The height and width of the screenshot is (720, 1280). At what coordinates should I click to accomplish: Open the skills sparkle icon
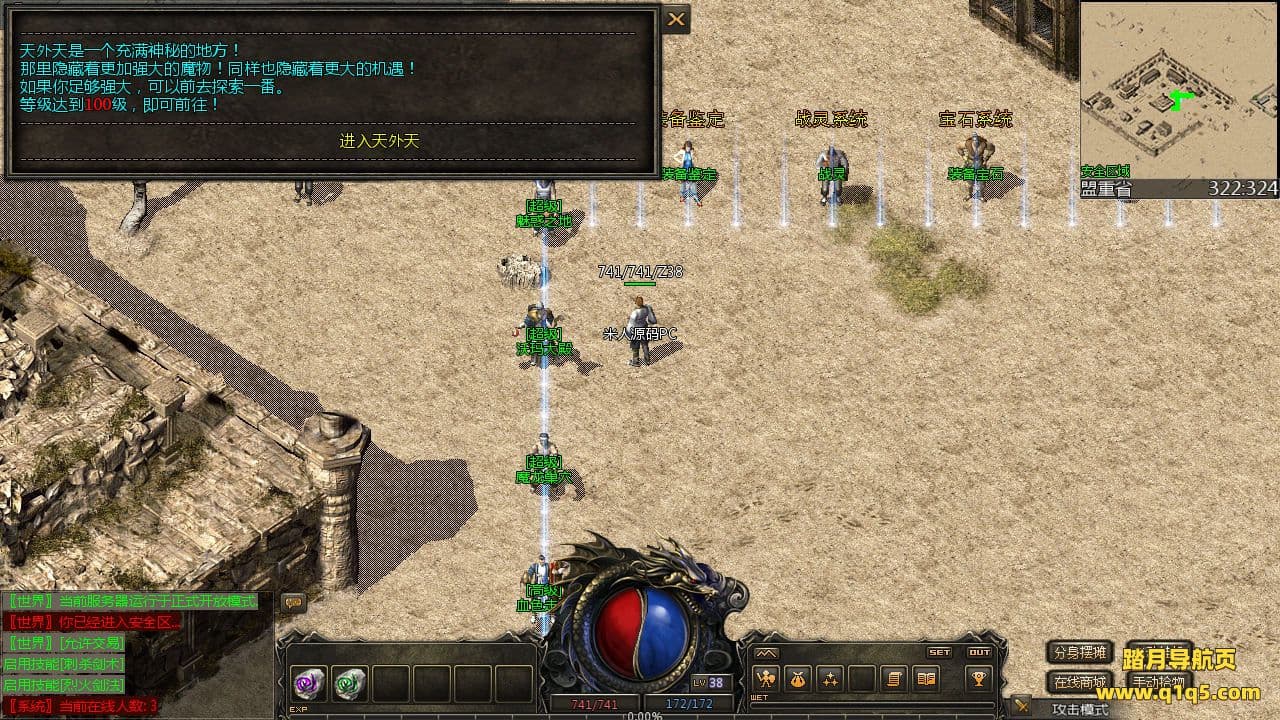coord(830,679)
